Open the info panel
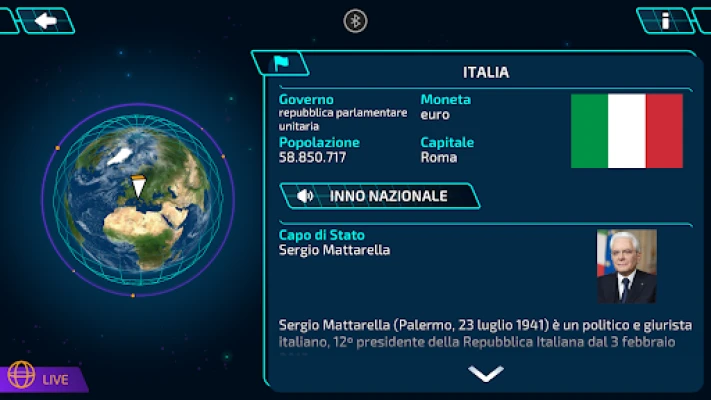 [x=665, y=20]
